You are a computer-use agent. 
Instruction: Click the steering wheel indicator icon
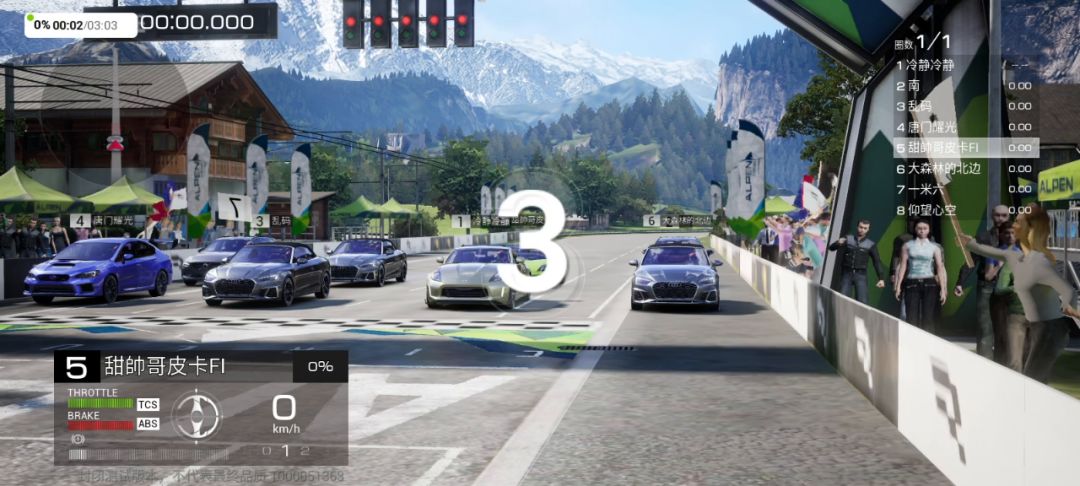point(196,414)
